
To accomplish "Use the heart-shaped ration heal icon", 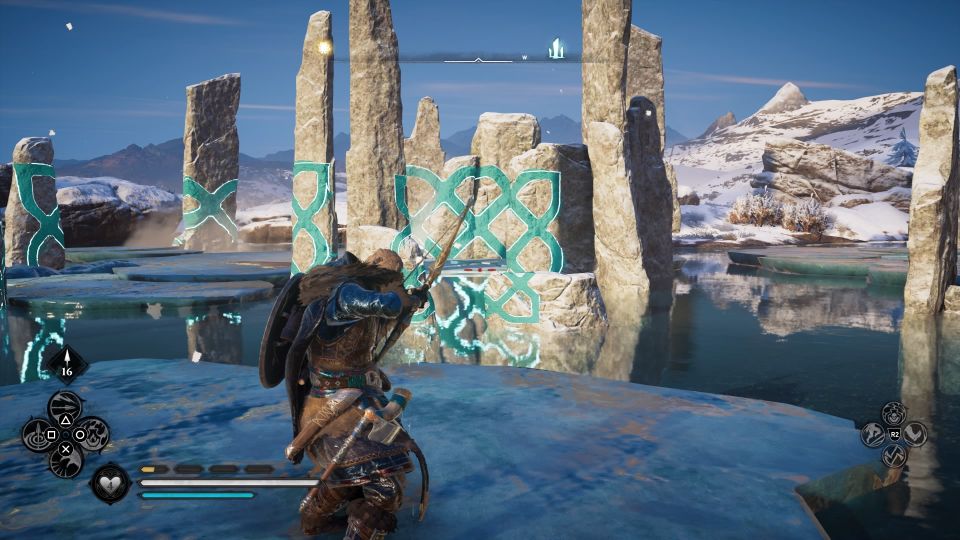I will pos(110,484).
